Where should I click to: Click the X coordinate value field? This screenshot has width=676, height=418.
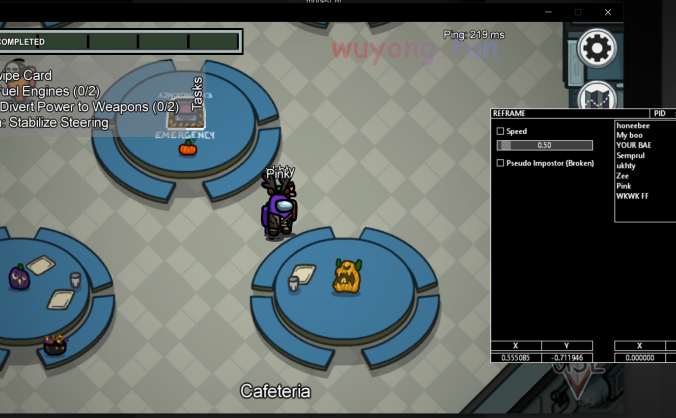click(515, 357)
